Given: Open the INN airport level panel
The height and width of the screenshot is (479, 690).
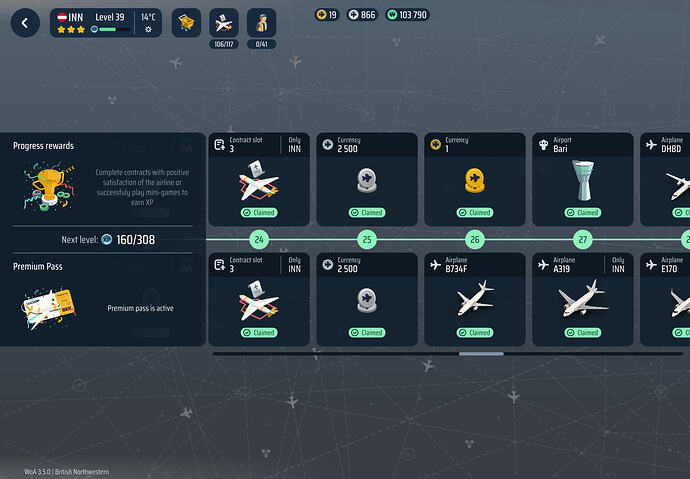Looking at the screenshot, I should pyautogui.click(x=106, y=23).
